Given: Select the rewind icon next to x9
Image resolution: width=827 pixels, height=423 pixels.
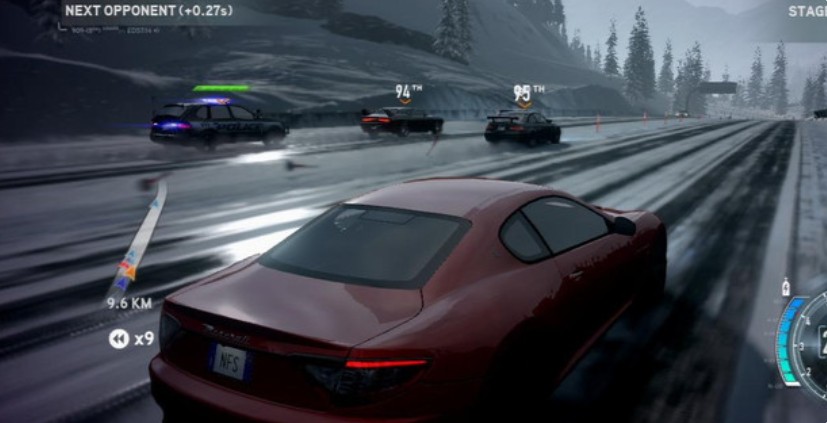Looking at the screenshot, I should click(x=118, y=339).
